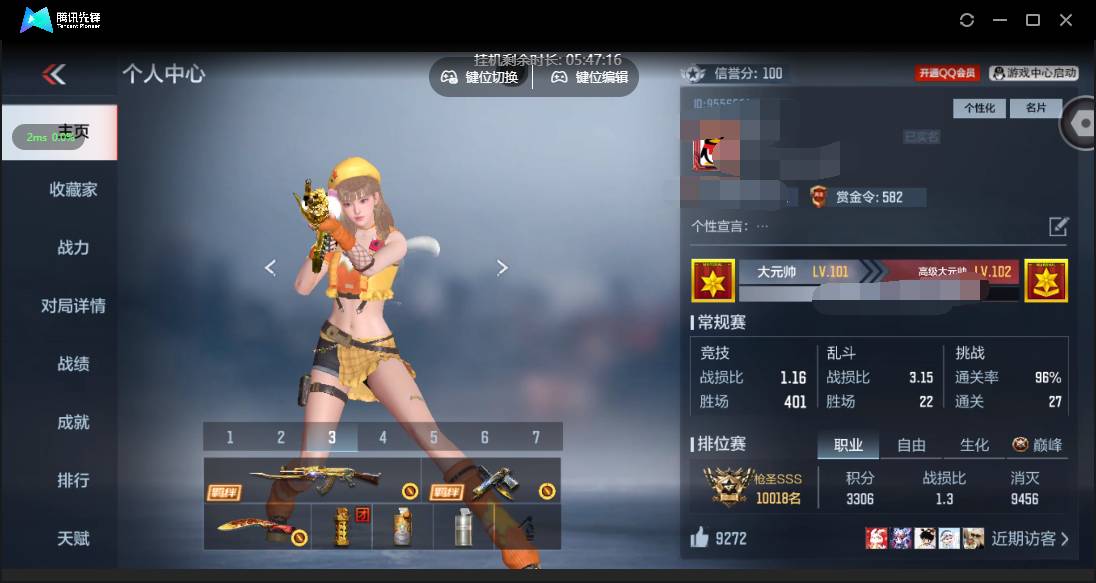Show next character with right arrow

(x=502, y=267)
